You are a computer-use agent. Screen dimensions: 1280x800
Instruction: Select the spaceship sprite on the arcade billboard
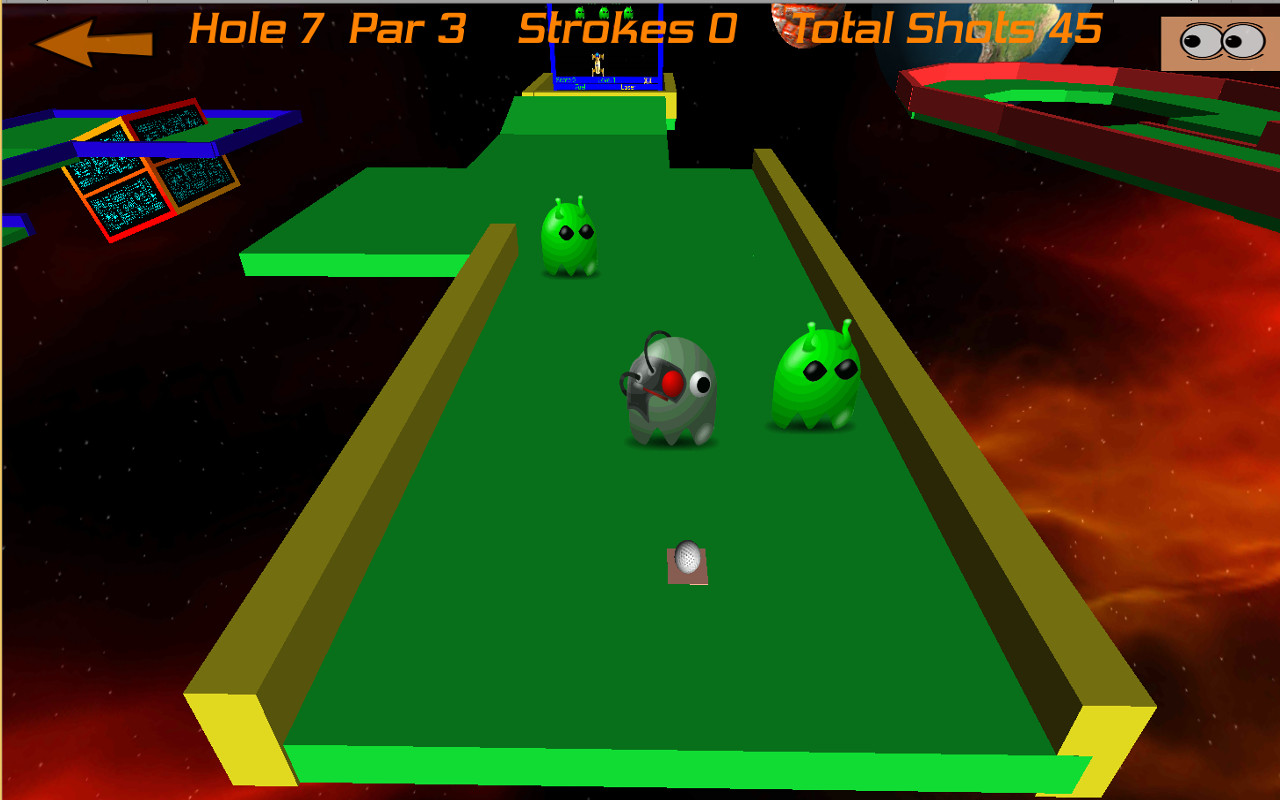click(598, 62)
